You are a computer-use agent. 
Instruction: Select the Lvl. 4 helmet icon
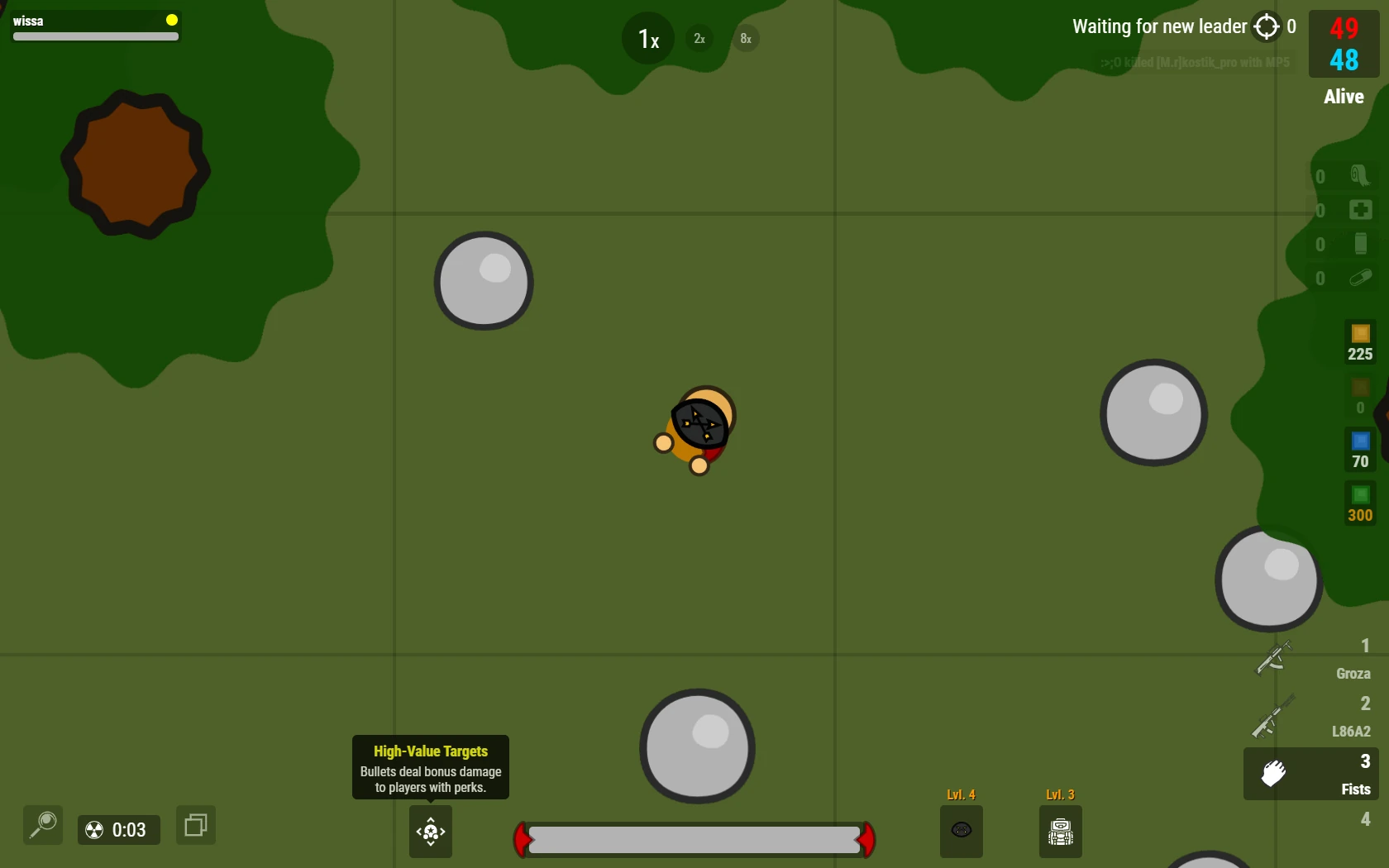tap(961, 831)
